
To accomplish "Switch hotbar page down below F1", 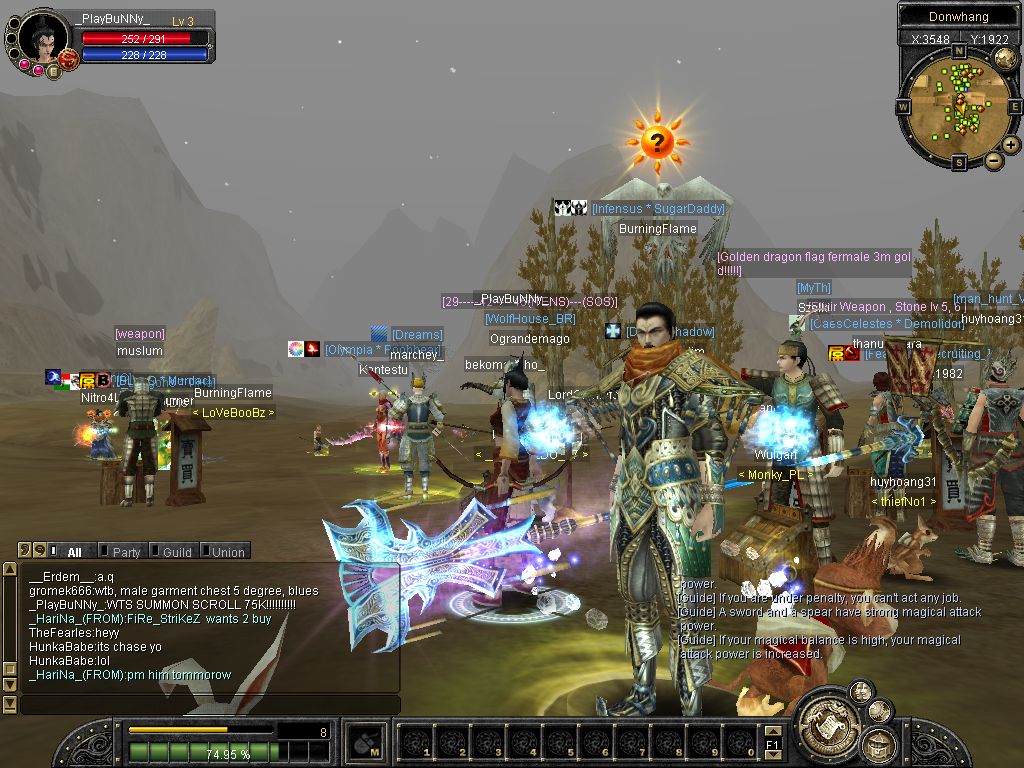I will [772, 757].
